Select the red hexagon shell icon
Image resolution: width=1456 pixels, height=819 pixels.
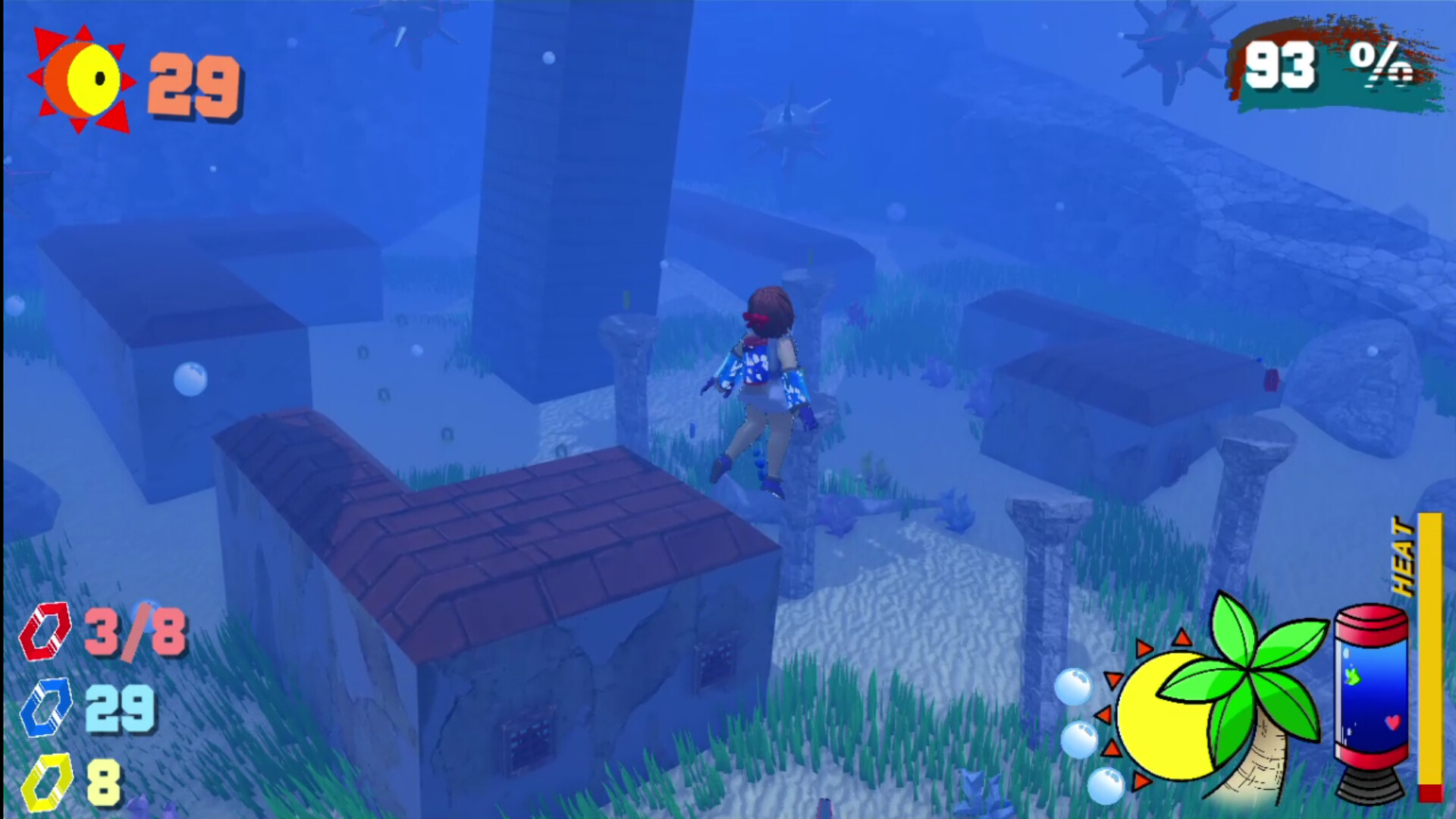[47, 631]
